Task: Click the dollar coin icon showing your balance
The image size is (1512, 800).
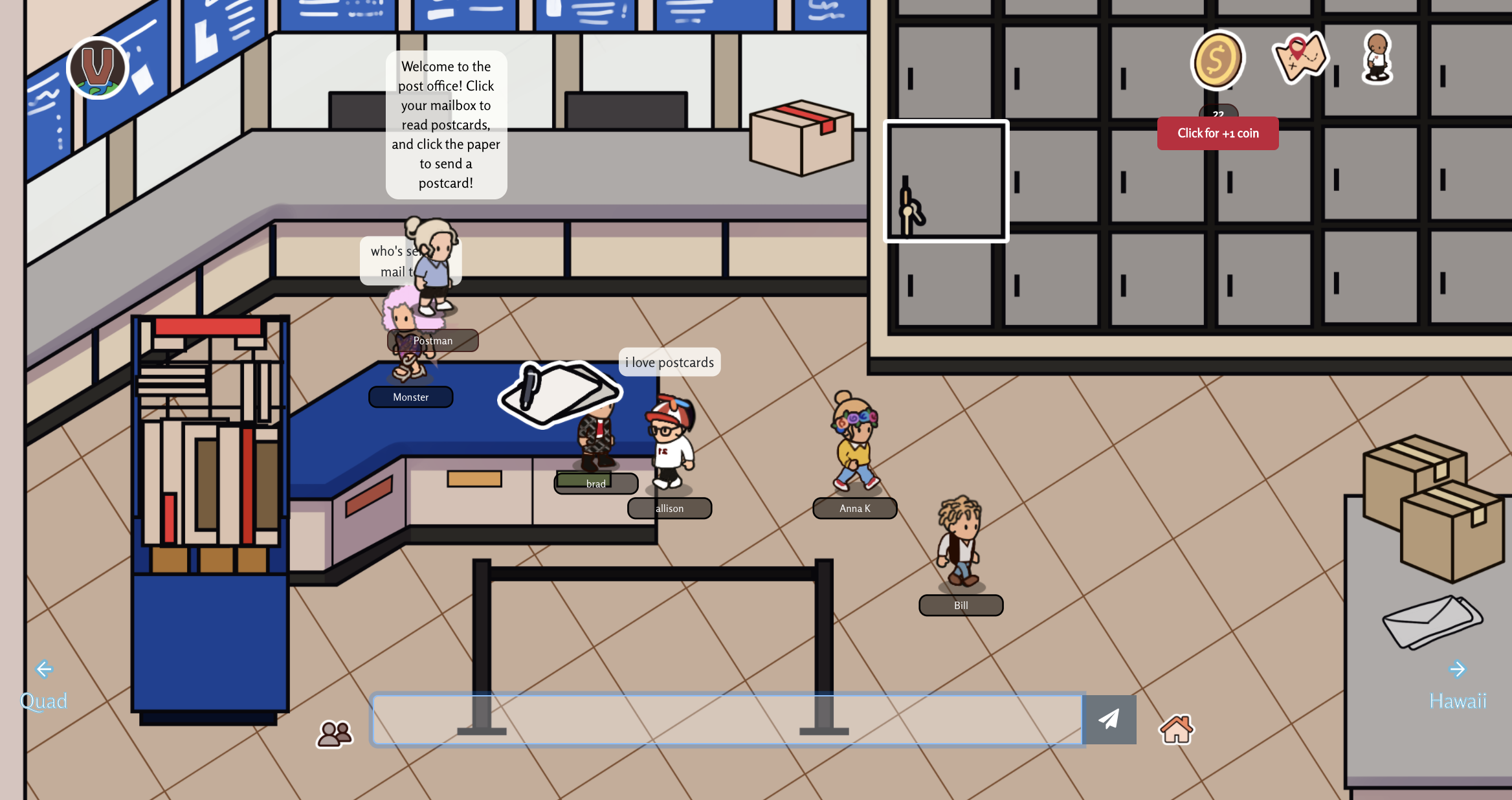Action: 1217,59
